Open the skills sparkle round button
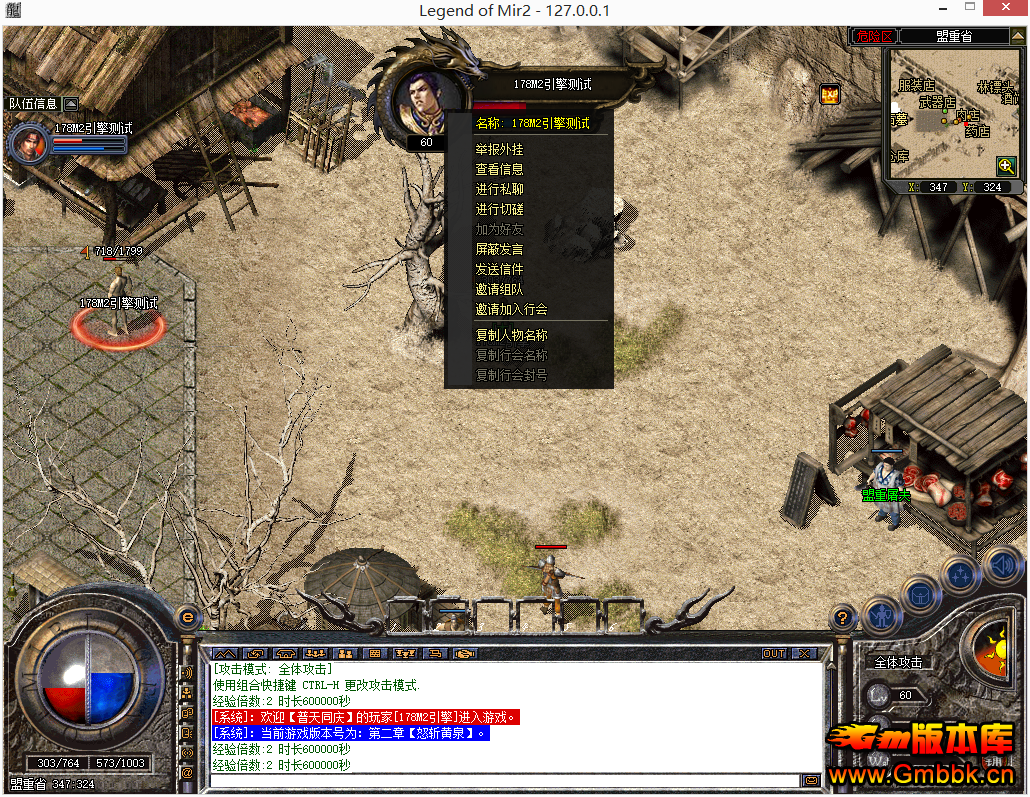Viewport: 1030px width, 797px height. [960, 574]
